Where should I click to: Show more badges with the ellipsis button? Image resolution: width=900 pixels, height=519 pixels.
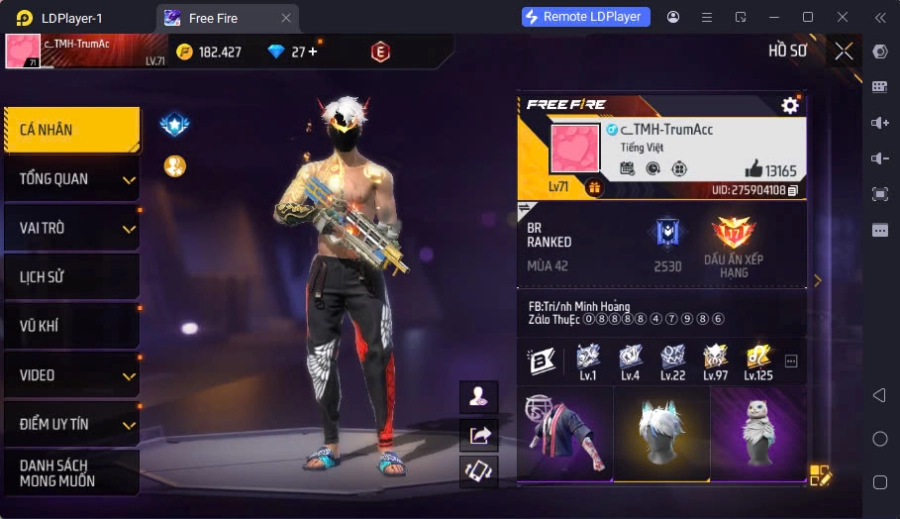tap(791, 361)
